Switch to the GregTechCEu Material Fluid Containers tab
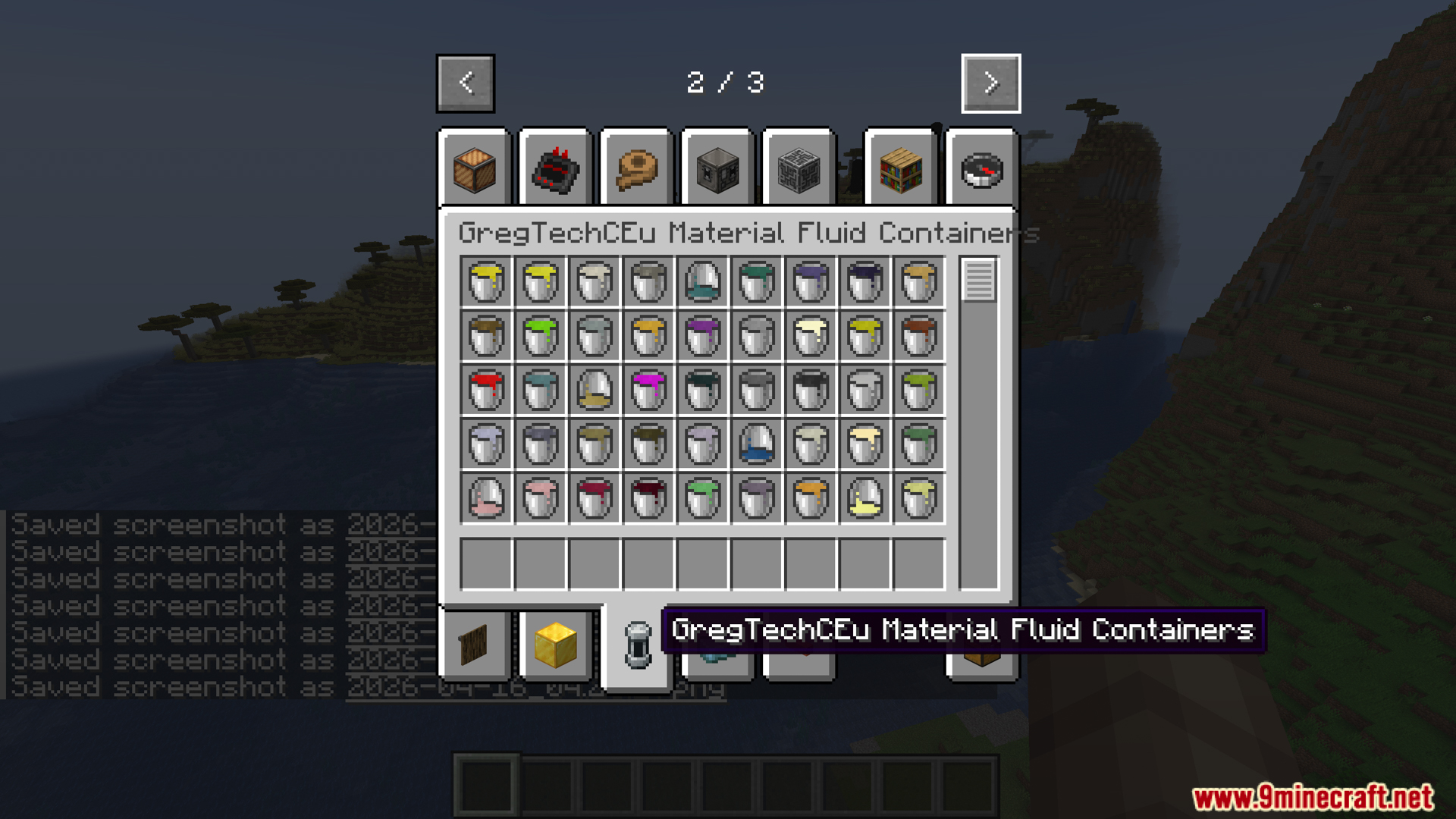1456x819 pixels. point(636,645)
